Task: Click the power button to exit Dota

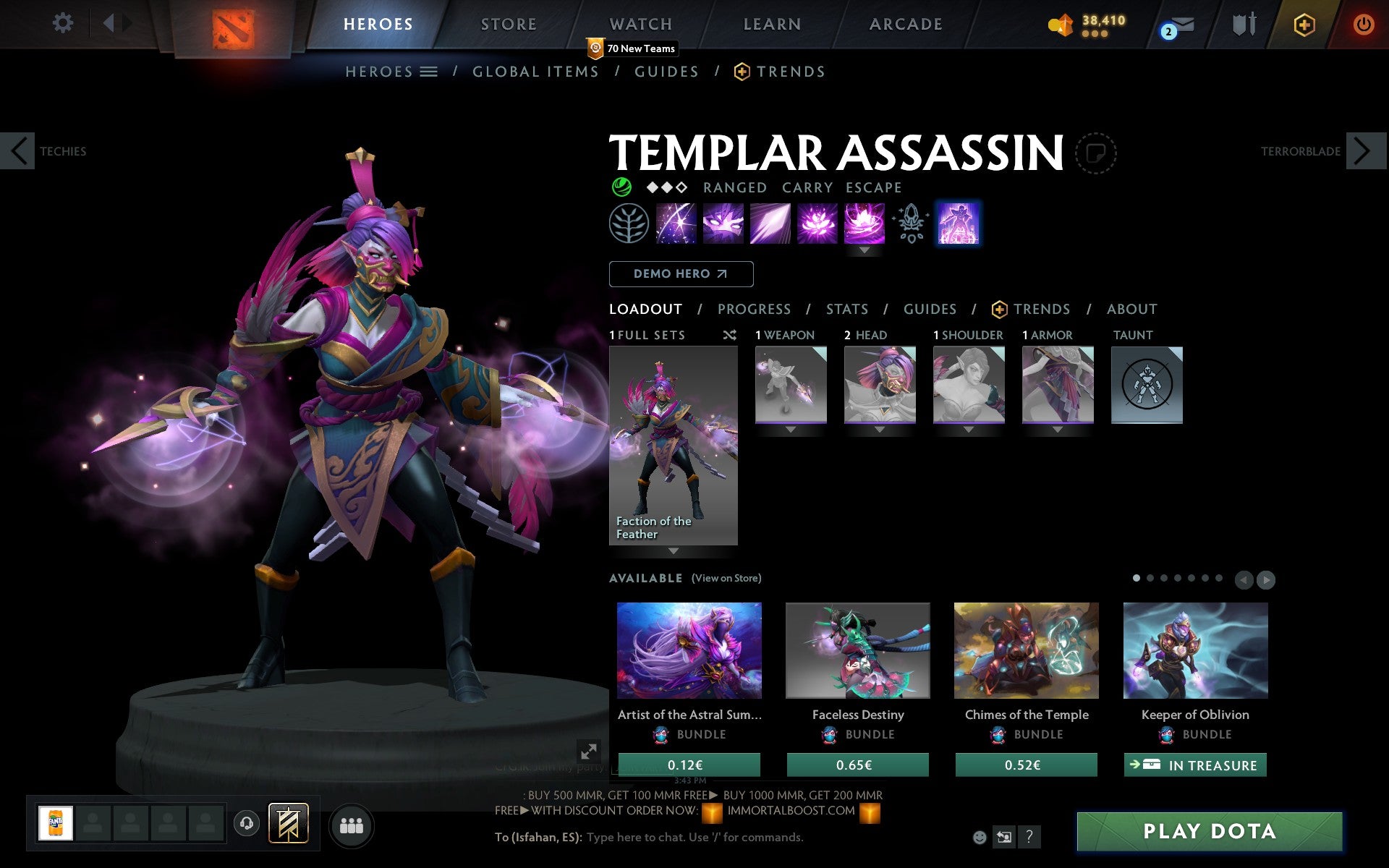Action: click(x=1363, y=23)
